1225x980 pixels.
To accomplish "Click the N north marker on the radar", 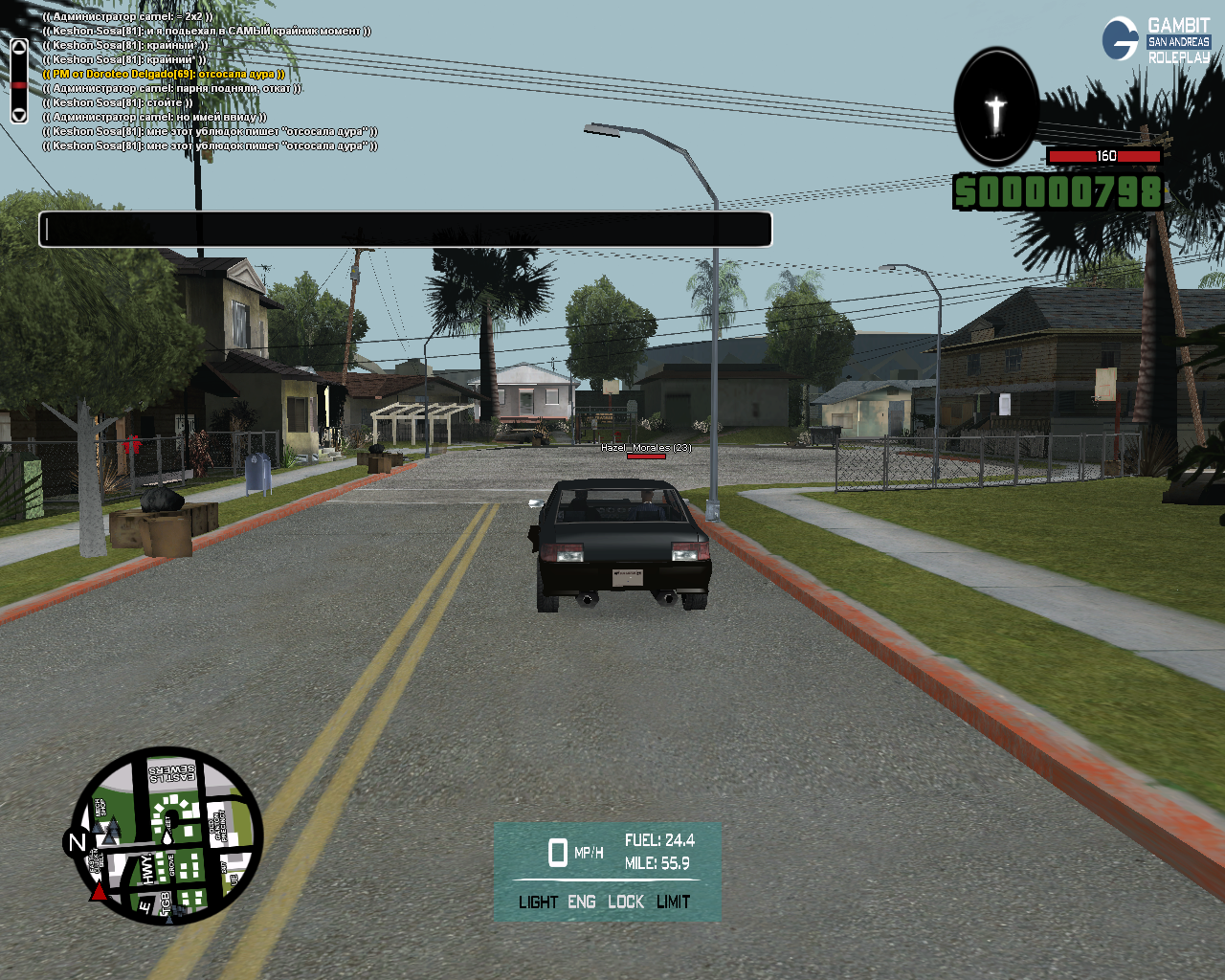I will point(77,842).
